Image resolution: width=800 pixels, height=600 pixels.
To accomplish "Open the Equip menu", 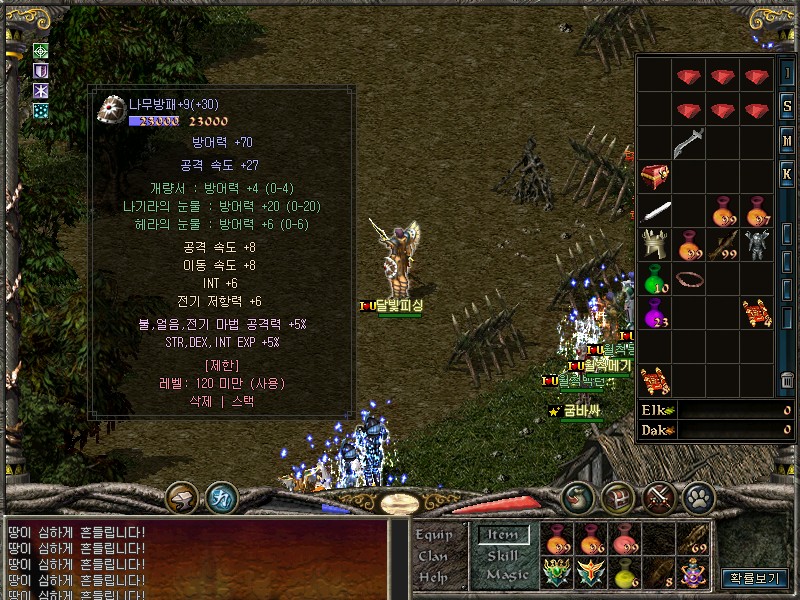I will [x=434, y=534].
